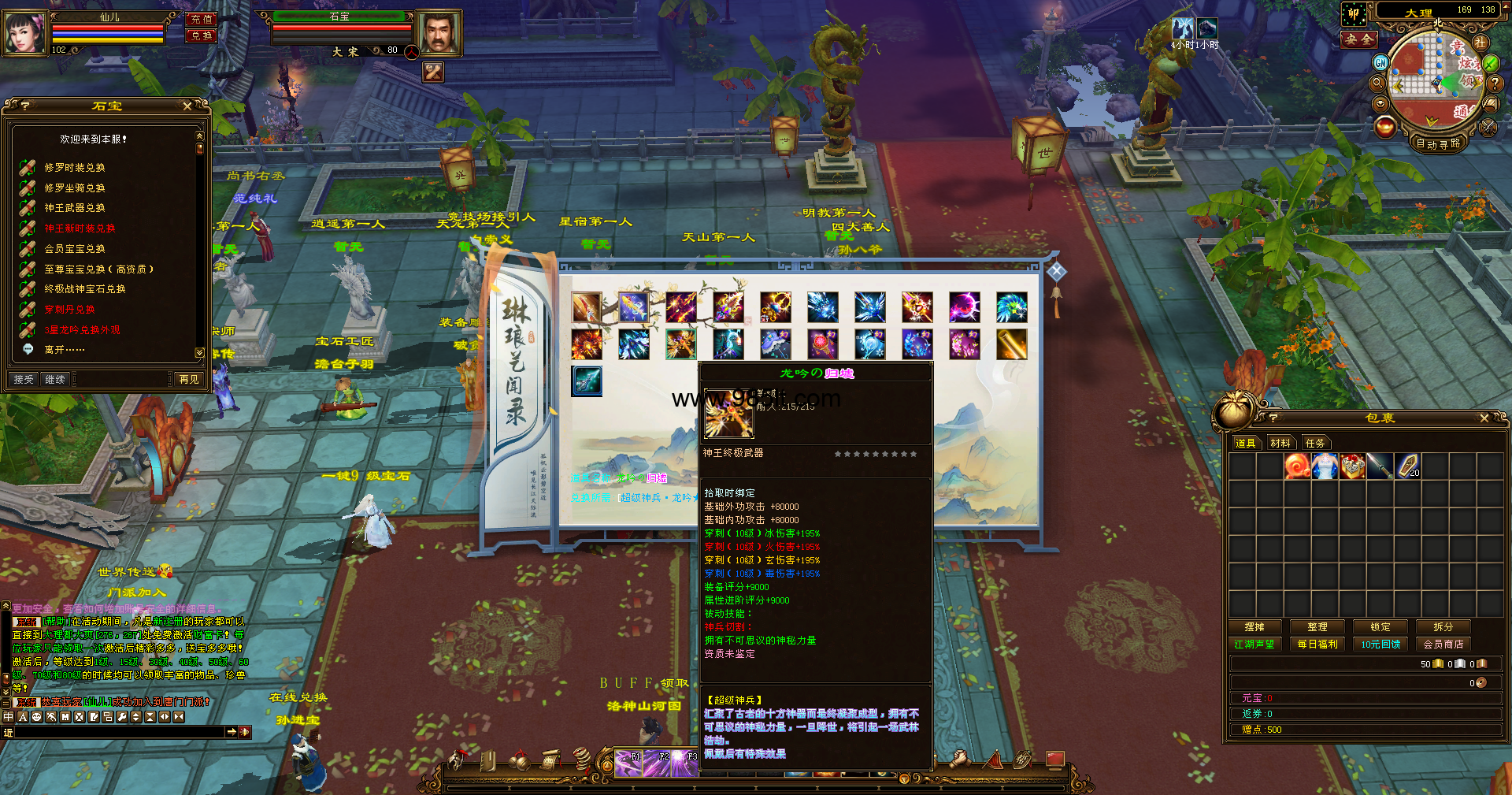Activate 自动寻路 auto-pathfinding

(x=1438, y=143)
